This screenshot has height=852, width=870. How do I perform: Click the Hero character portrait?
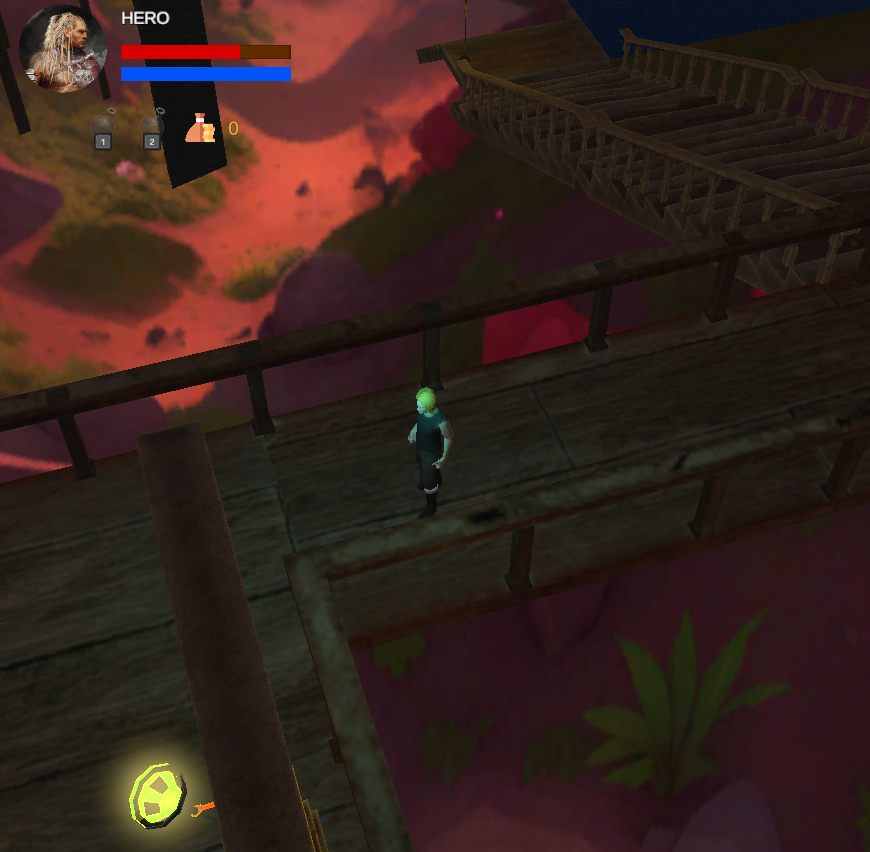point(63,48)
